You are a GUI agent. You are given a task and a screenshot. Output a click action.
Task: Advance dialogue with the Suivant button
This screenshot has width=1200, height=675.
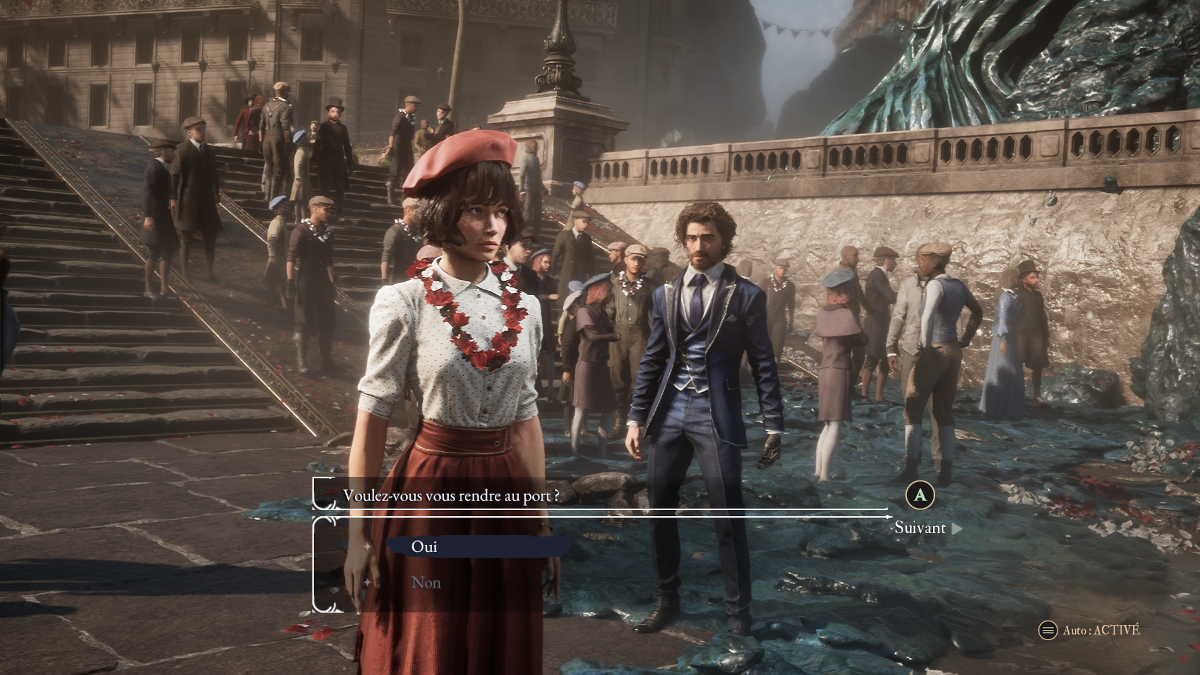point(921,527)
